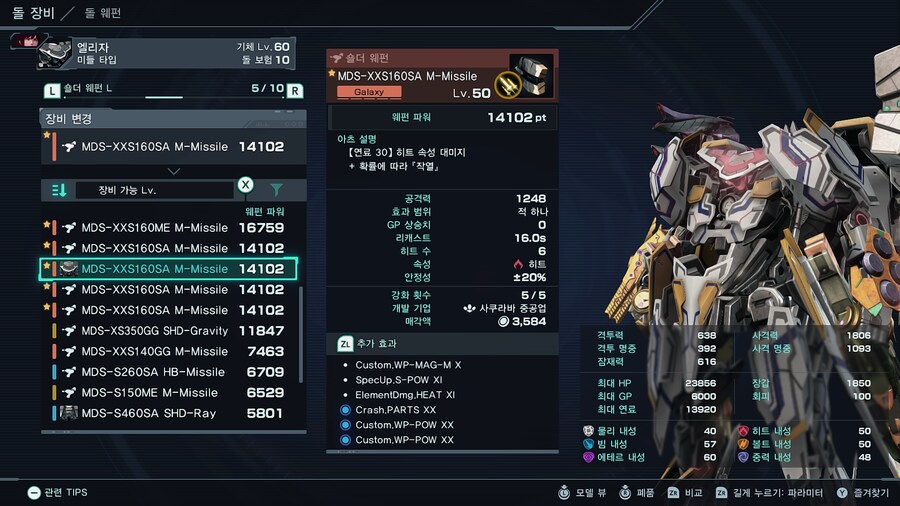Choose the MDS-XS350GG SHD-Gravity weapon
The height and width of the screenshot is (506, 900).
[x=170, y=331]
